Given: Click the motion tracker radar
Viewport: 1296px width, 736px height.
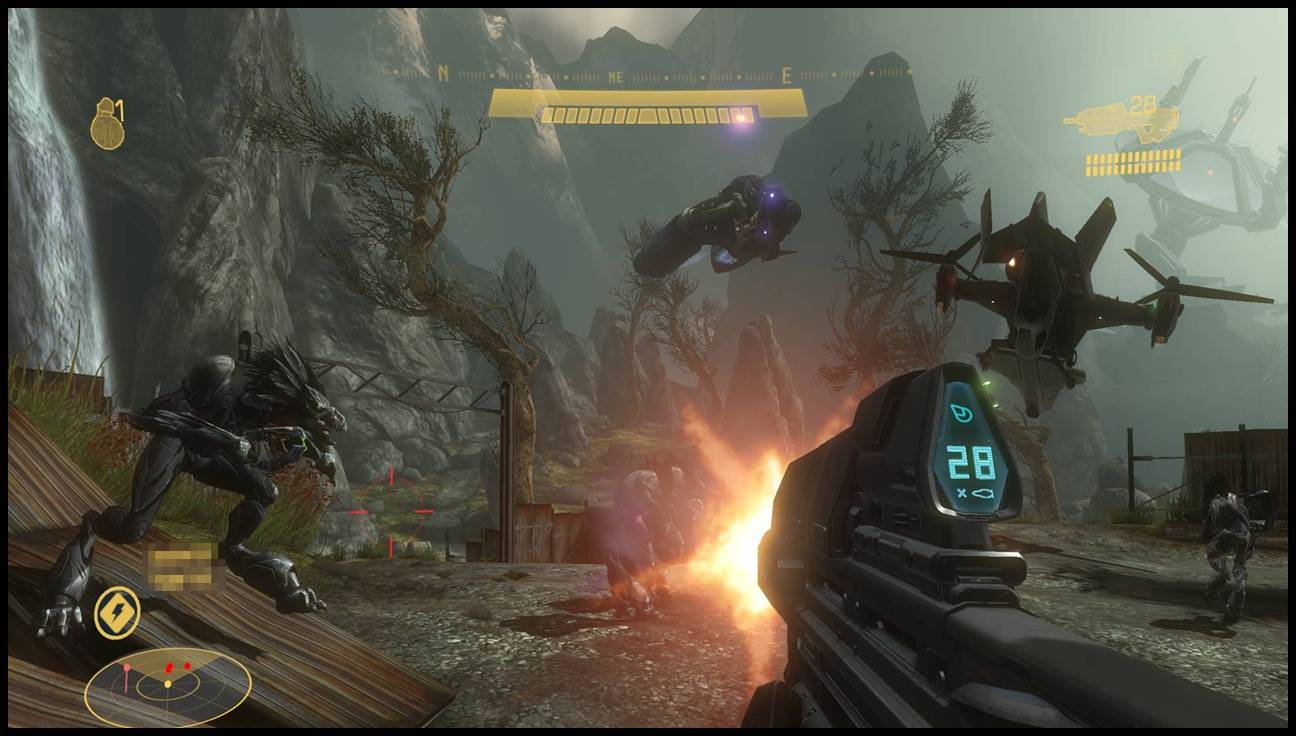Looking at the screenshot, I should [167, 685].
